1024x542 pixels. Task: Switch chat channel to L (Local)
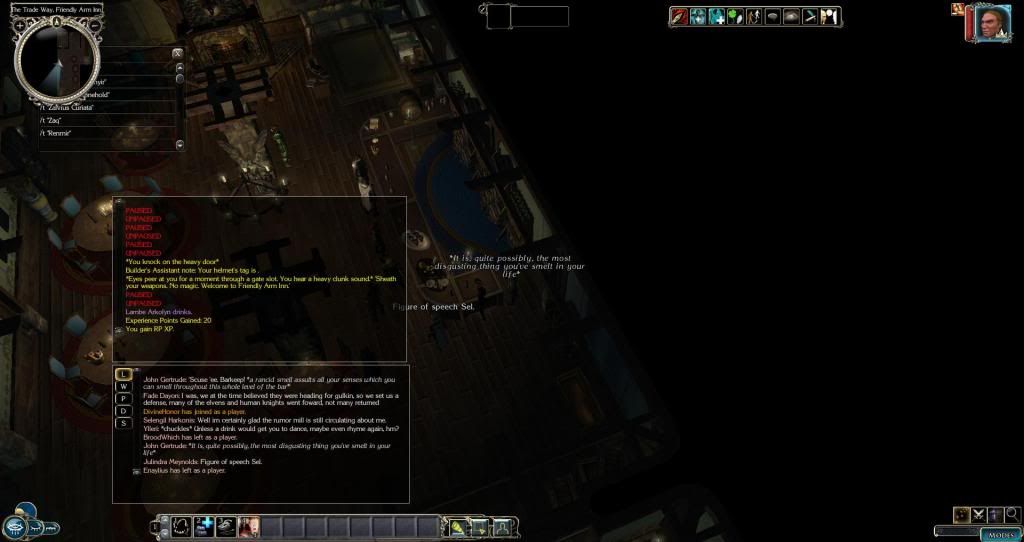[x=124, y=374]
